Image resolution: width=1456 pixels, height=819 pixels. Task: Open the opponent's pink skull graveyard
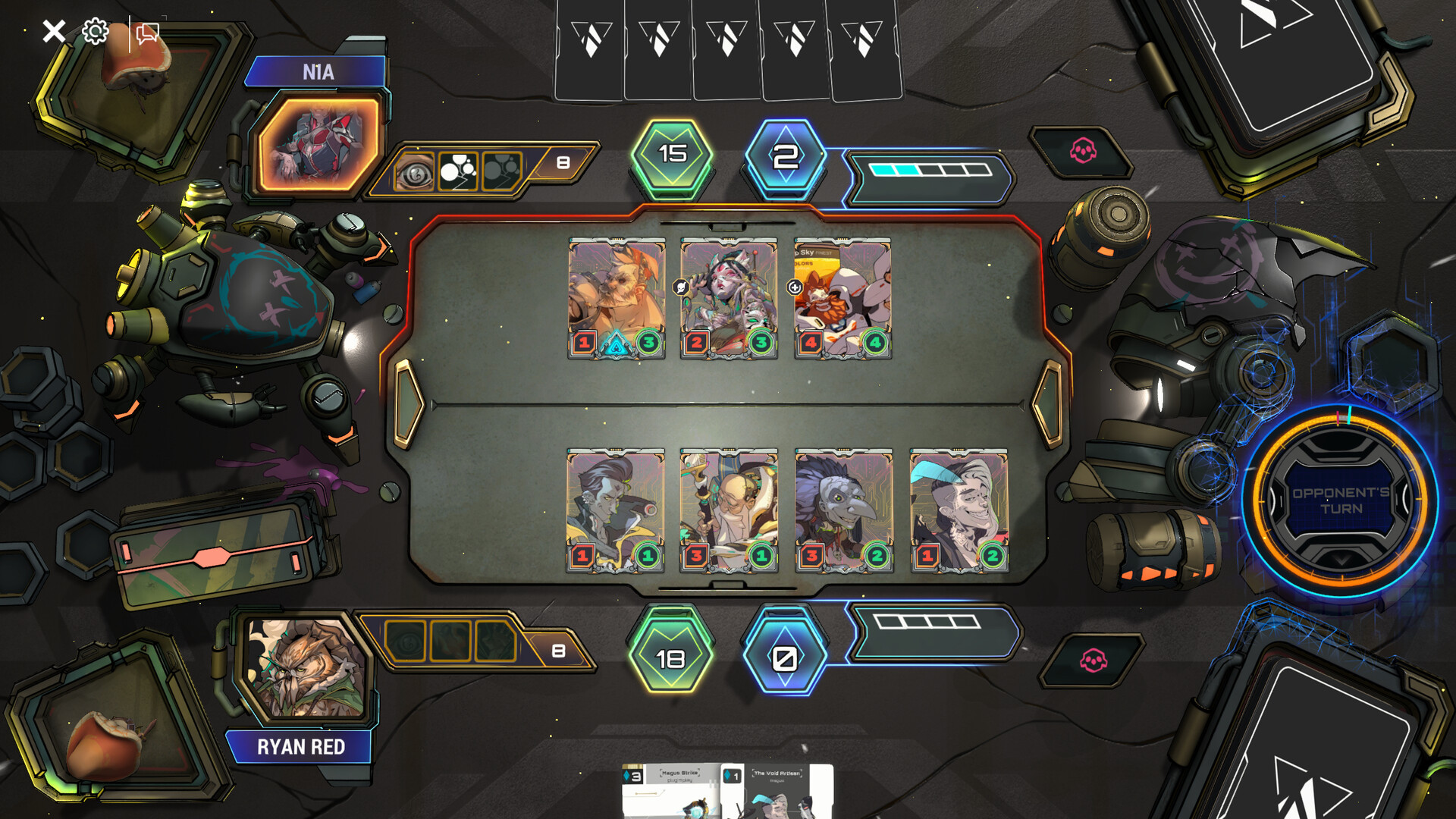(x=1083, y=151)
